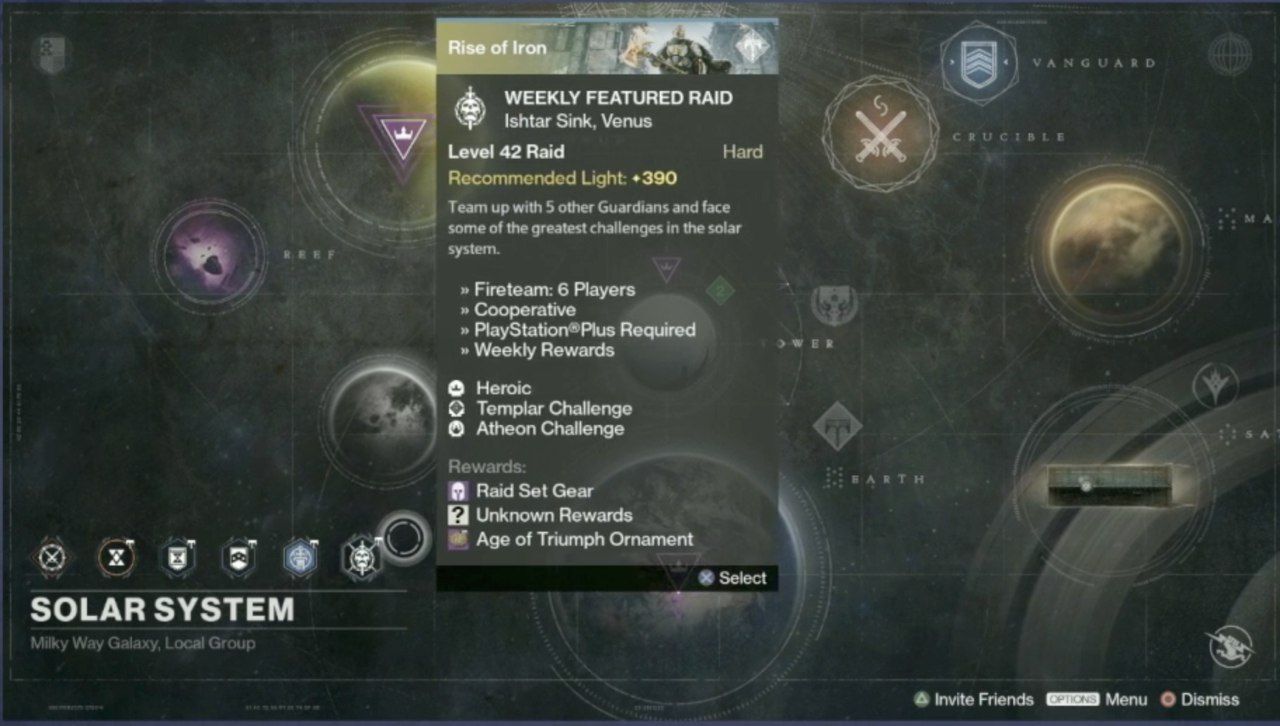Choose the Dreadnaught ship near Saturn
This screenshot has width=1280, height=726.
click(x=1110, y=485)
